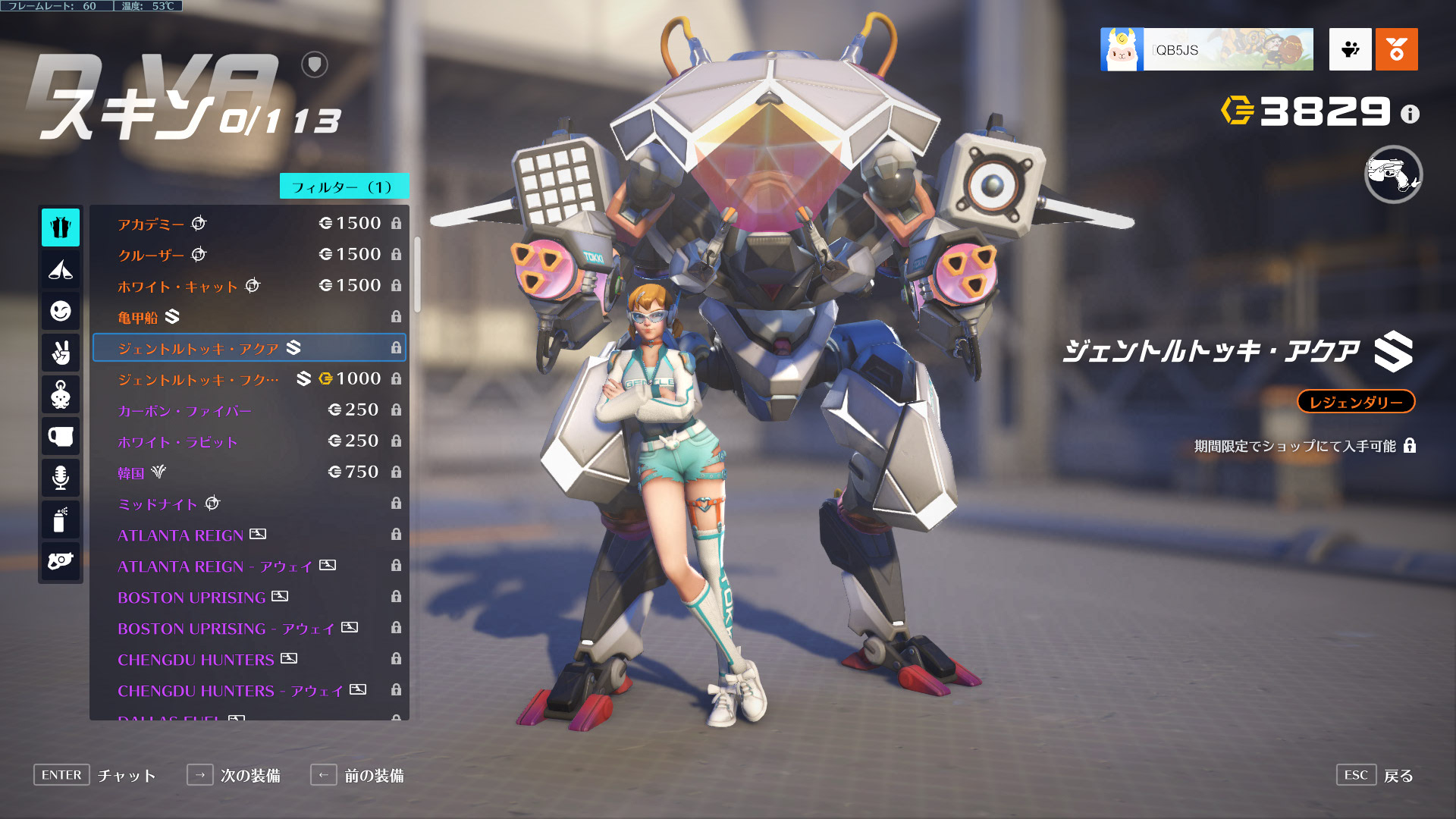The image size is (1456, 819).
Task: Pick the ミッドナイト skin
Action: (249, 504)
